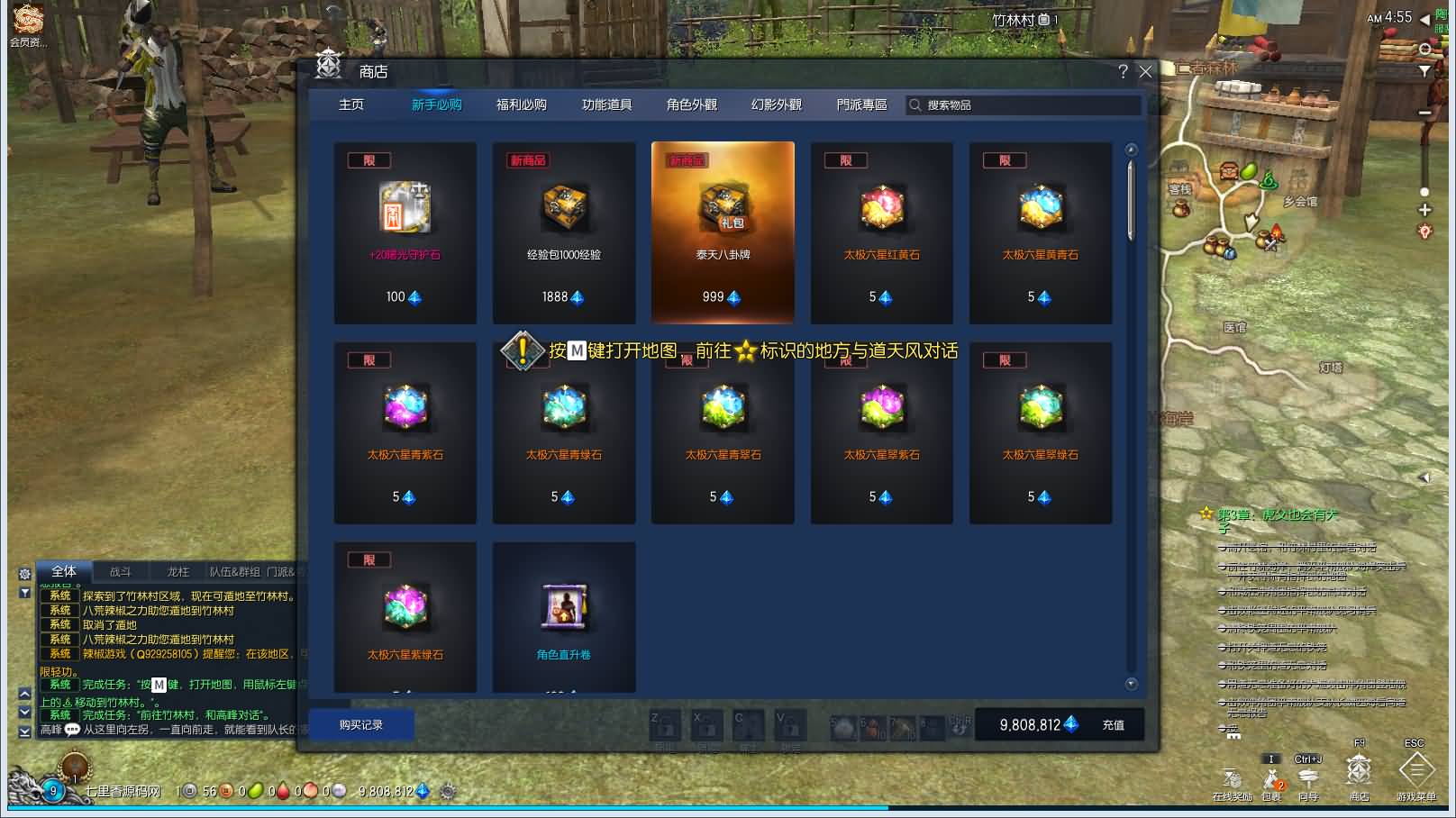This screenshot has height=818, width=1456.
Task: Open the 在线奖励 online rewards icon
Action: 1232,780
